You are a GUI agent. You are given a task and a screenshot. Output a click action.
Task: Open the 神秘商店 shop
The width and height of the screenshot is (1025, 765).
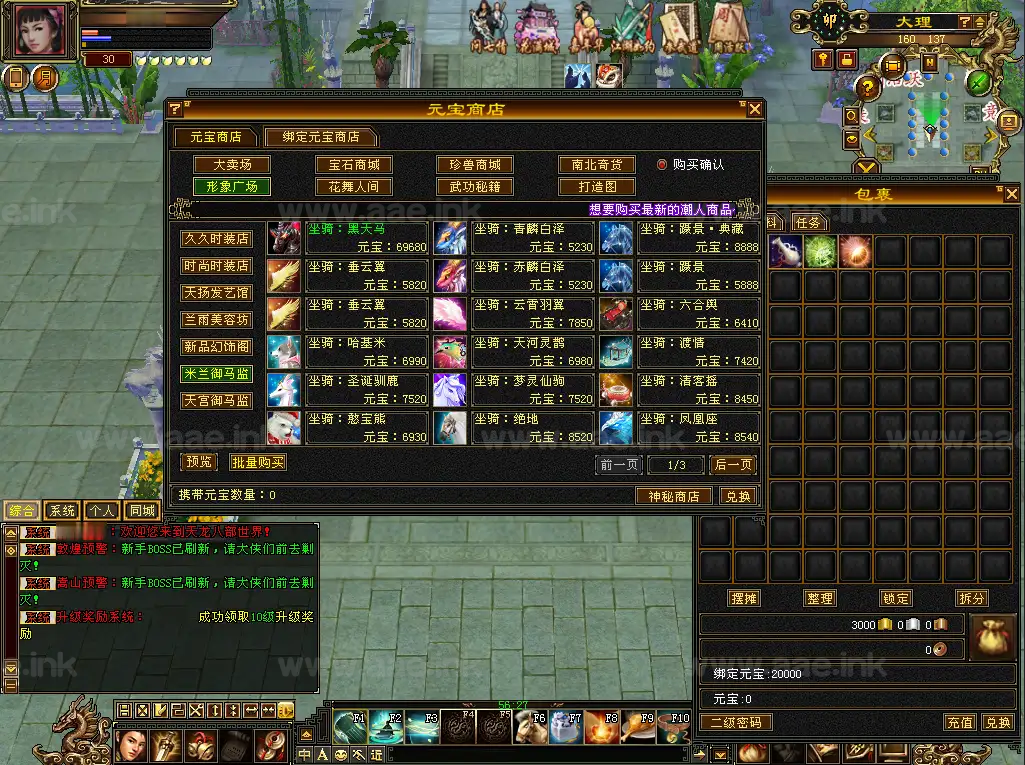[x=673, y=496]
